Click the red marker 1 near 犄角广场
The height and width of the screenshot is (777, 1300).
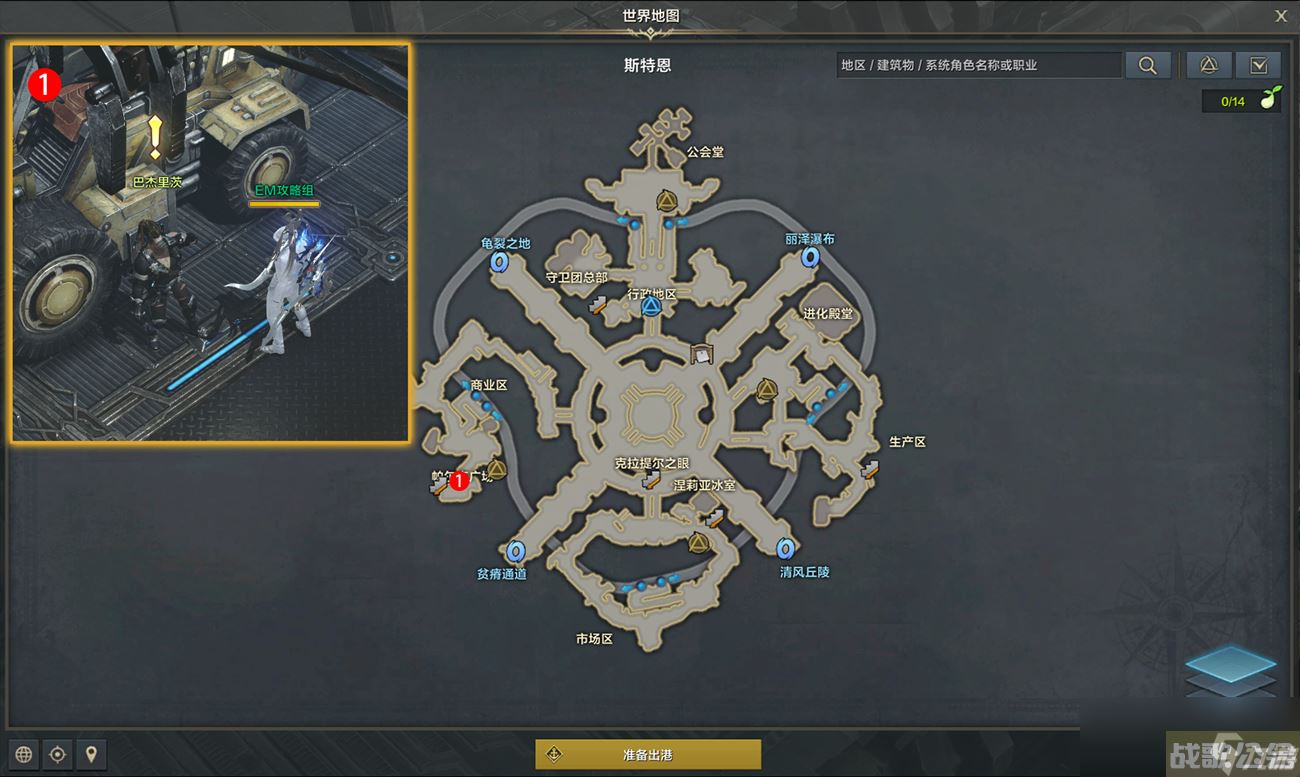coord(459,479)
